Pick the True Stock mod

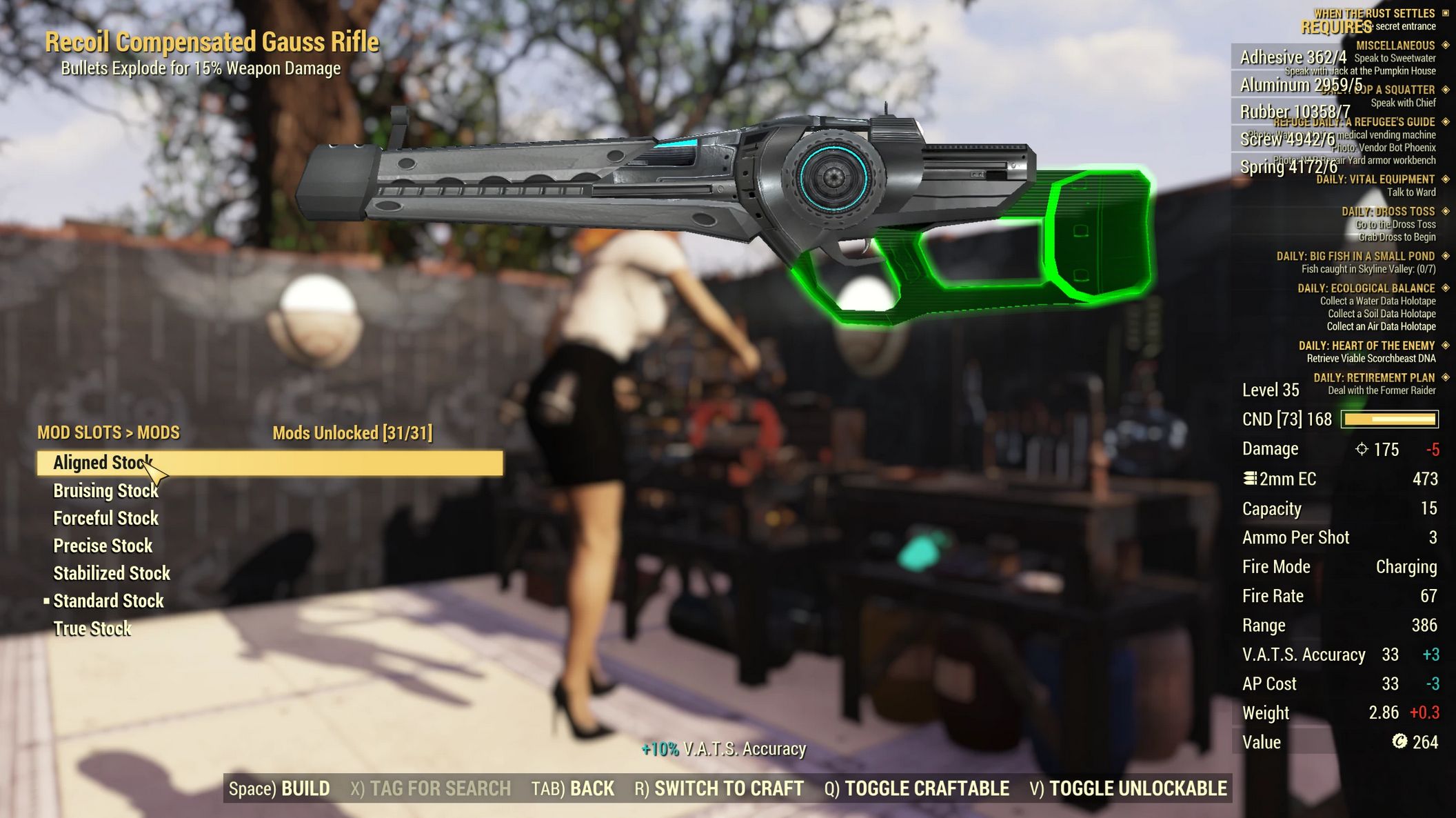click(x=92, y=628)
